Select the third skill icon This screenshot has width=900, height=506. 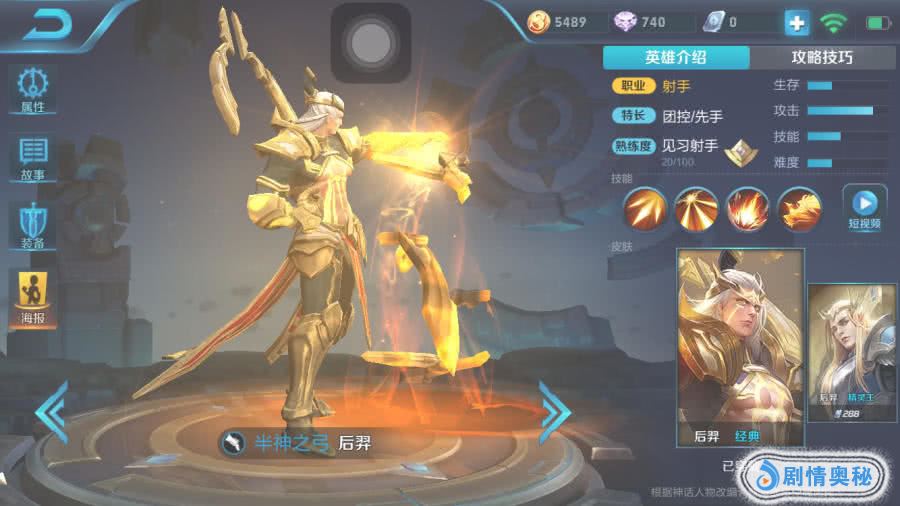[748, 209]
